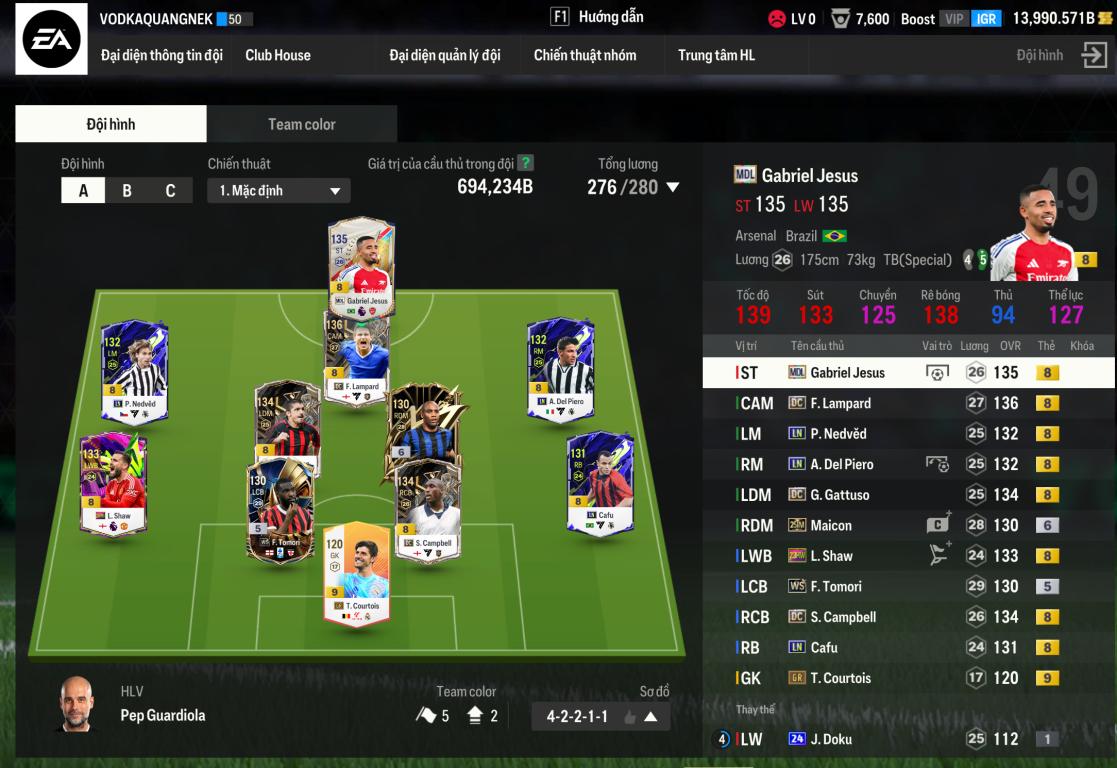Open Chiến thuật nhóm menu
The image size is (1117, 768).
pyautogui.click(x=585, y=55)
